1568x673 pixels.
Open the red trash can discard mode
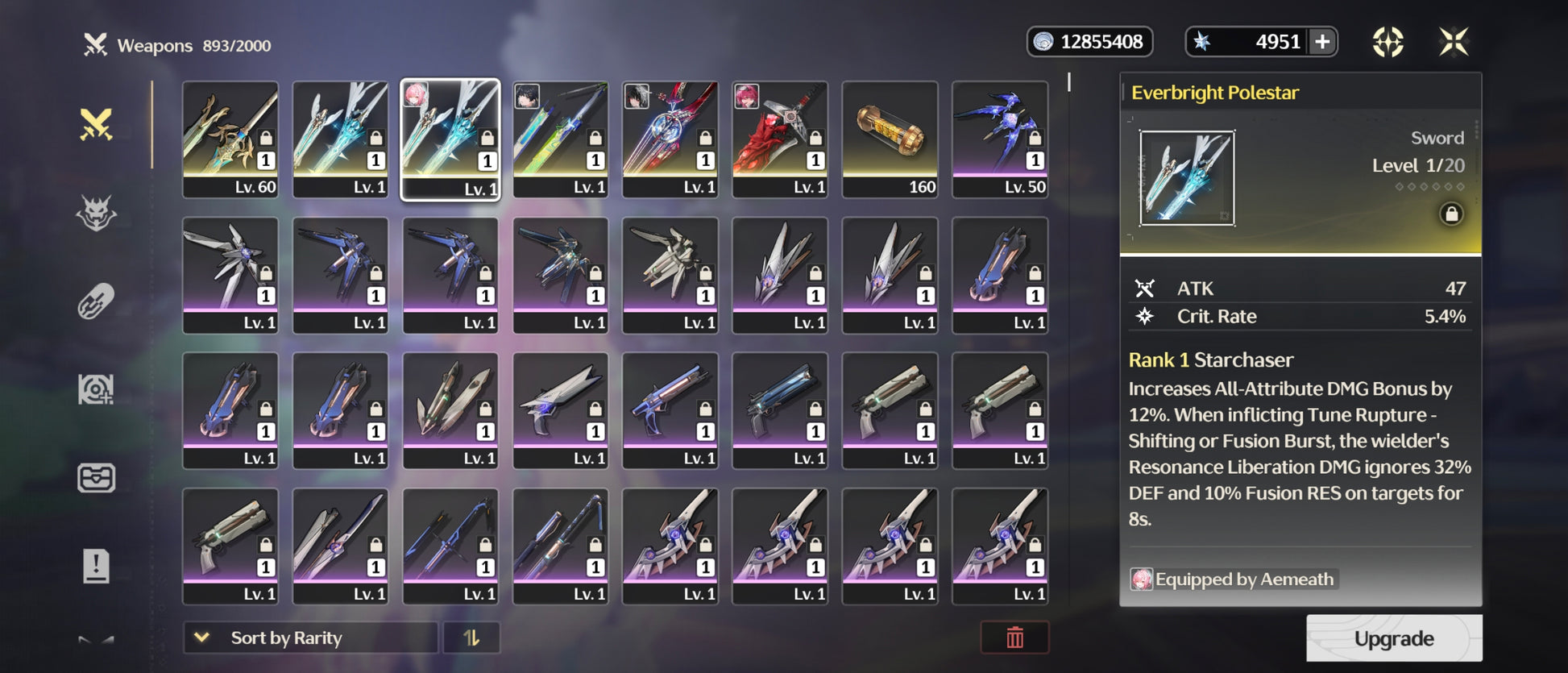click(x=1014, y=638)
